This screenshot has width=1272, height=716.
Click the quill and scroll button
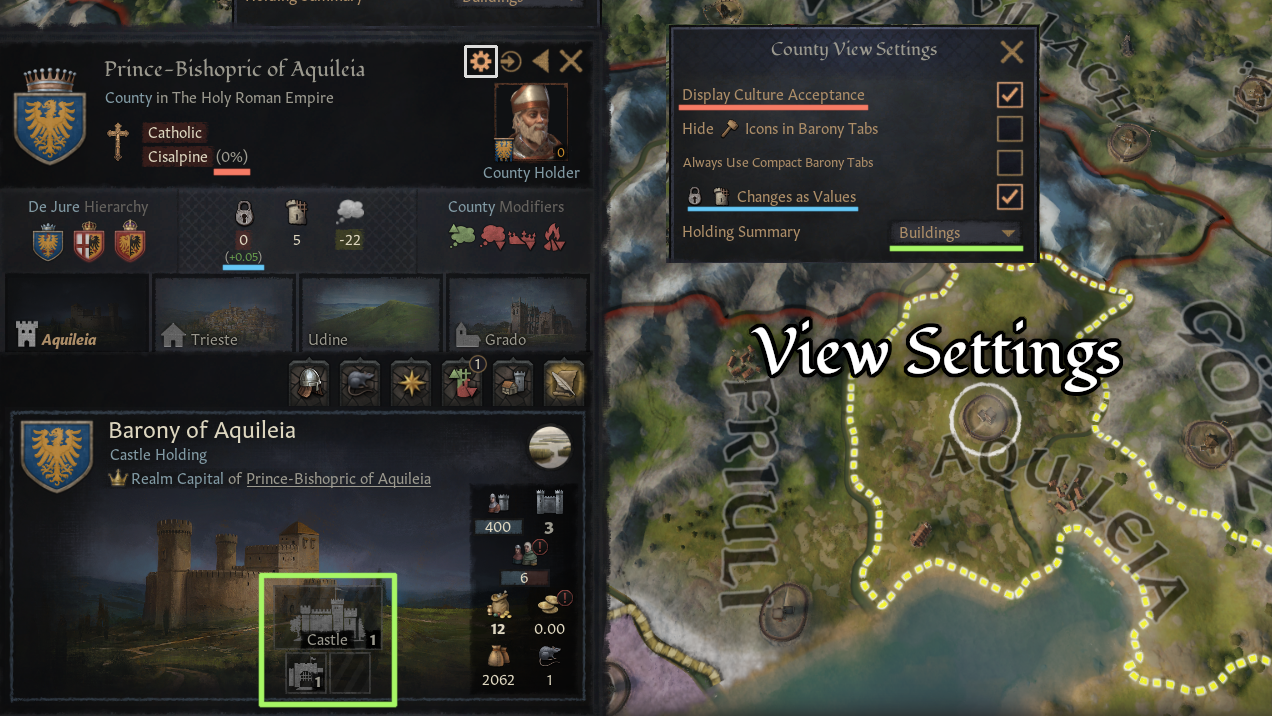564,381
